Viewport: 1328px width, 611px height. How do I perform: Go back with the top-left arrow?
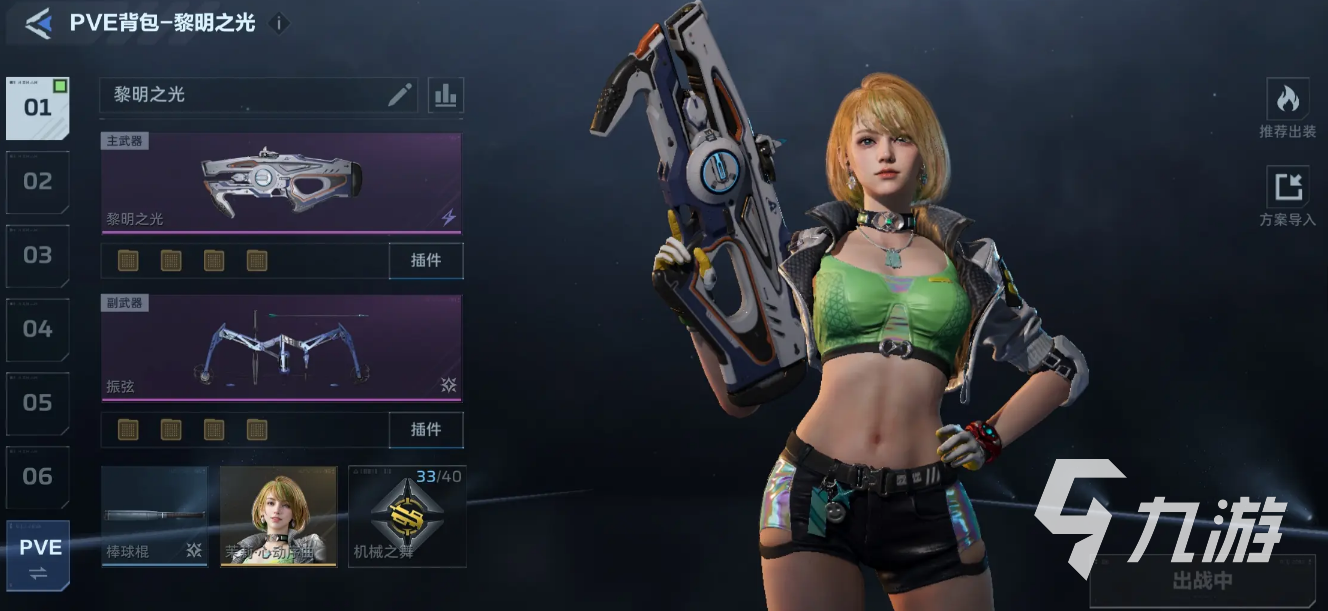tap(39, 23)
